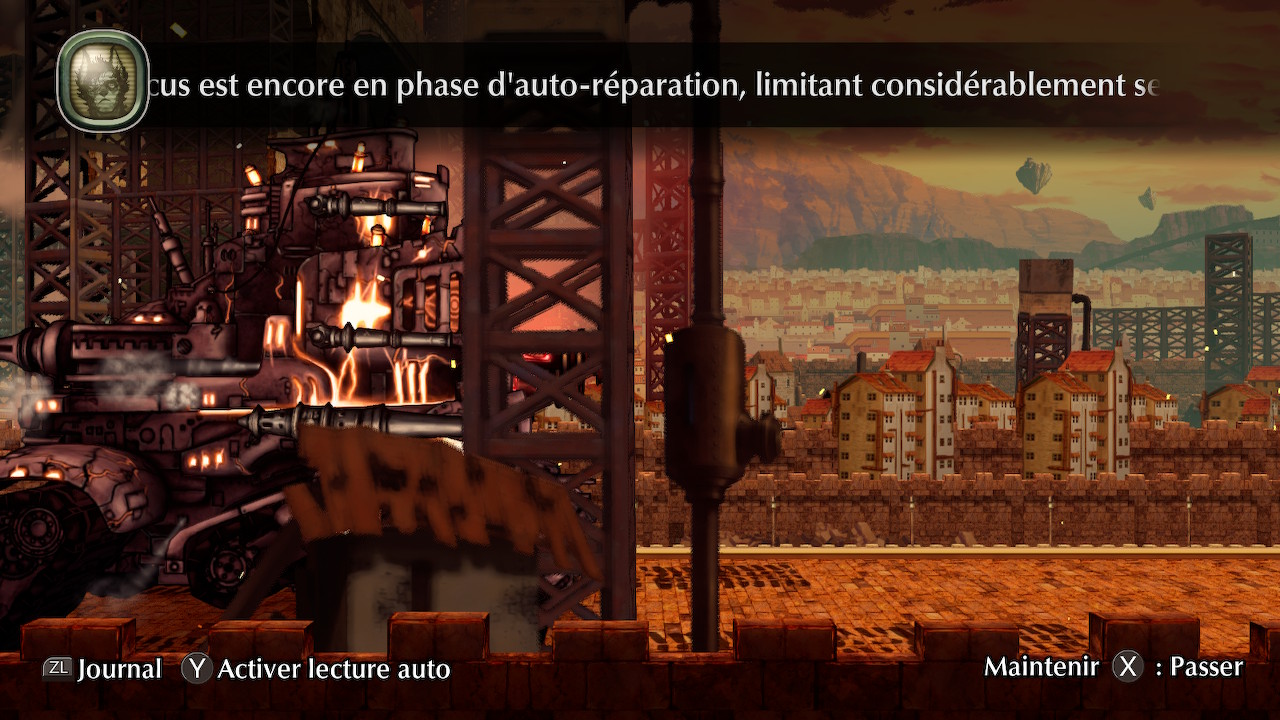Toggle the Activer lecture auto option
Viewport: 1280px width, 720px height.
[x=316, y=669]
